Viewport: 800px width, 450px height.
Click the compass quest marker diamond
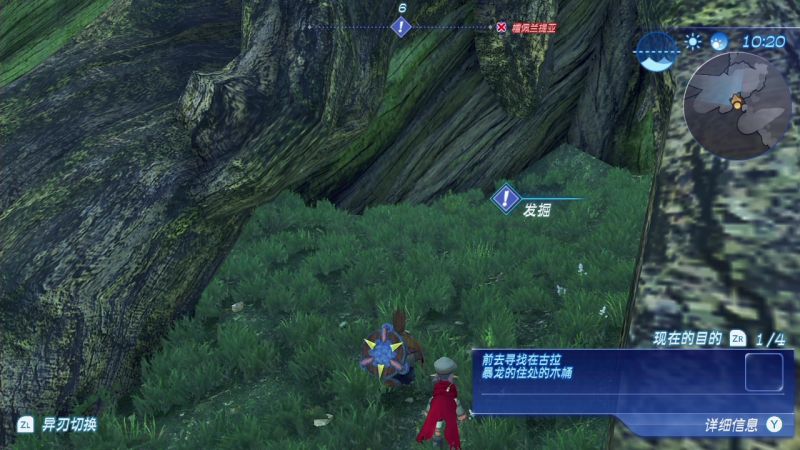401,27
